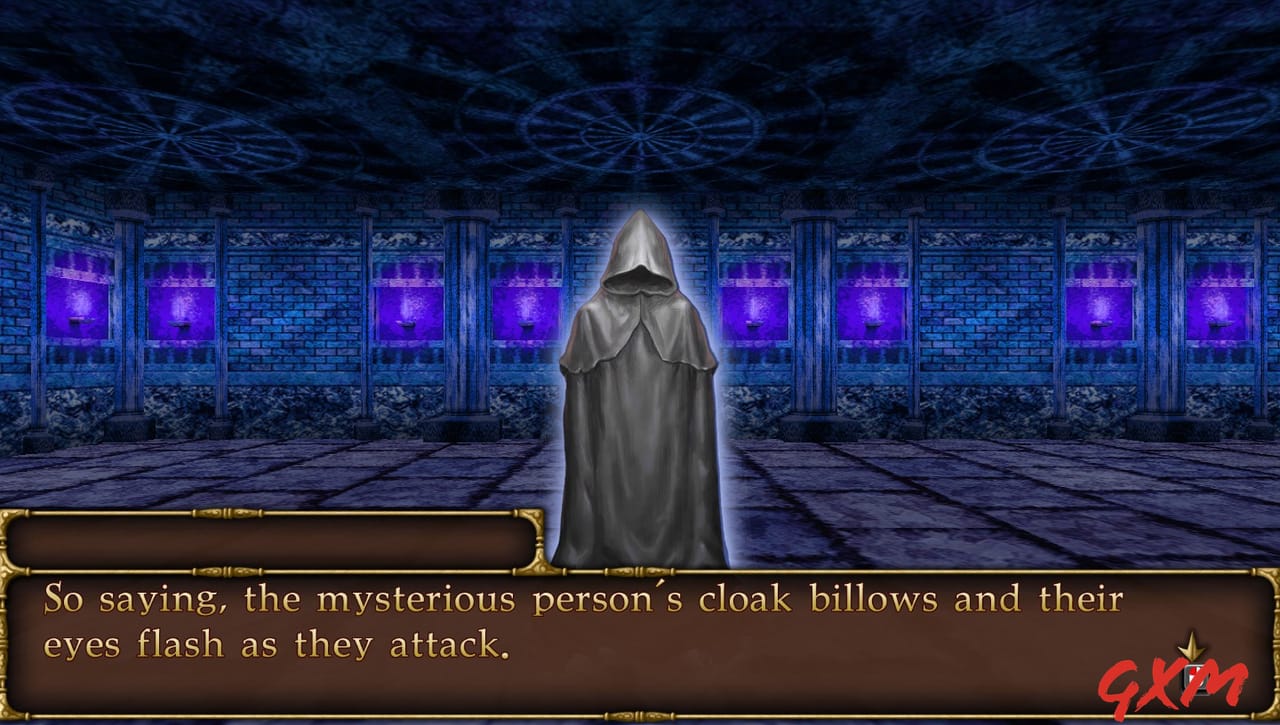Click the word 'attack' in the dialogue text
Image resolution: width=1280 pixels, height=725 pixels.
pos(441,645)
